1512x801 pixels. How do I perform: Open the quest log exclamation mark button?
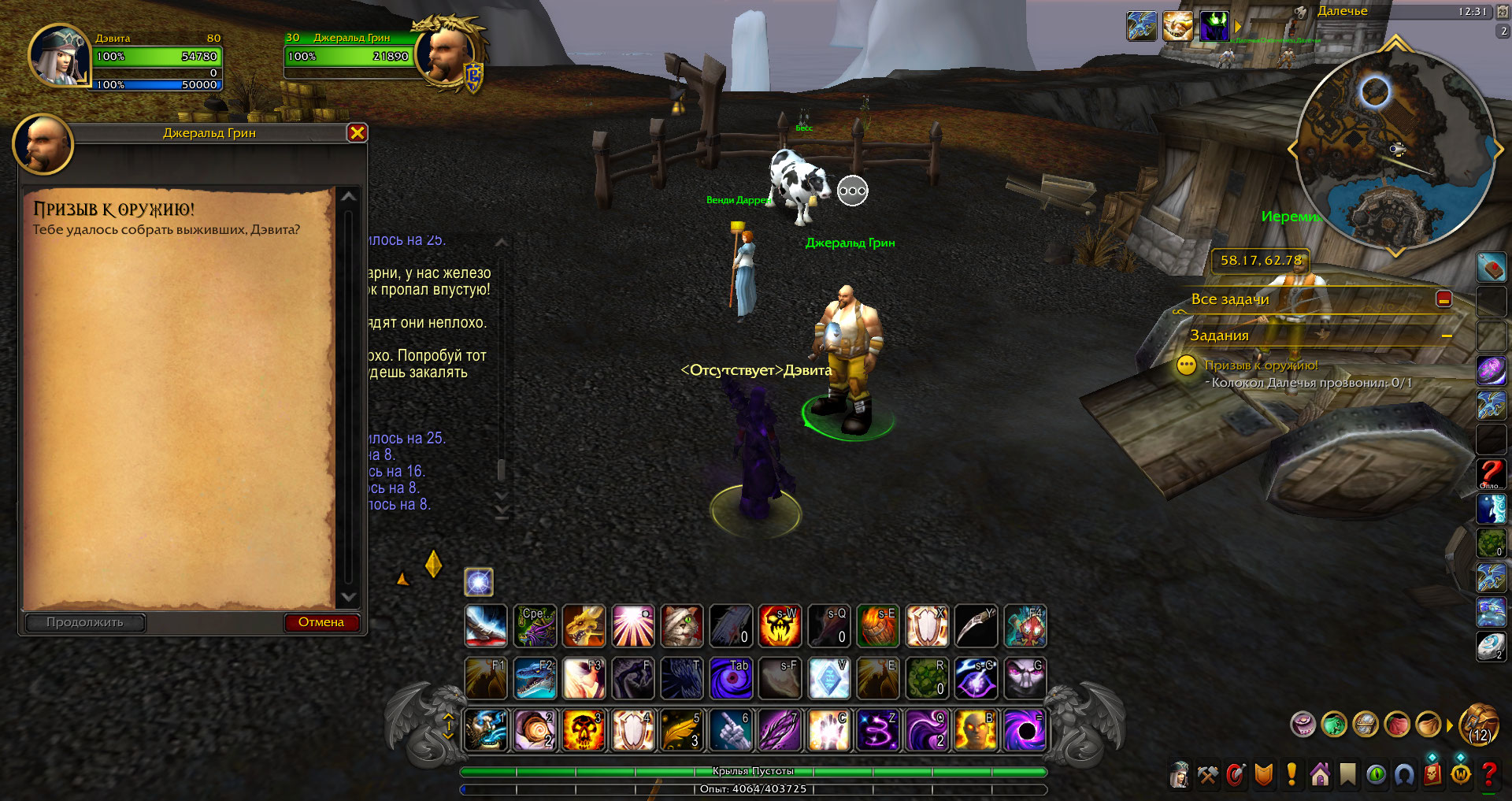(x=1291, y=775)
